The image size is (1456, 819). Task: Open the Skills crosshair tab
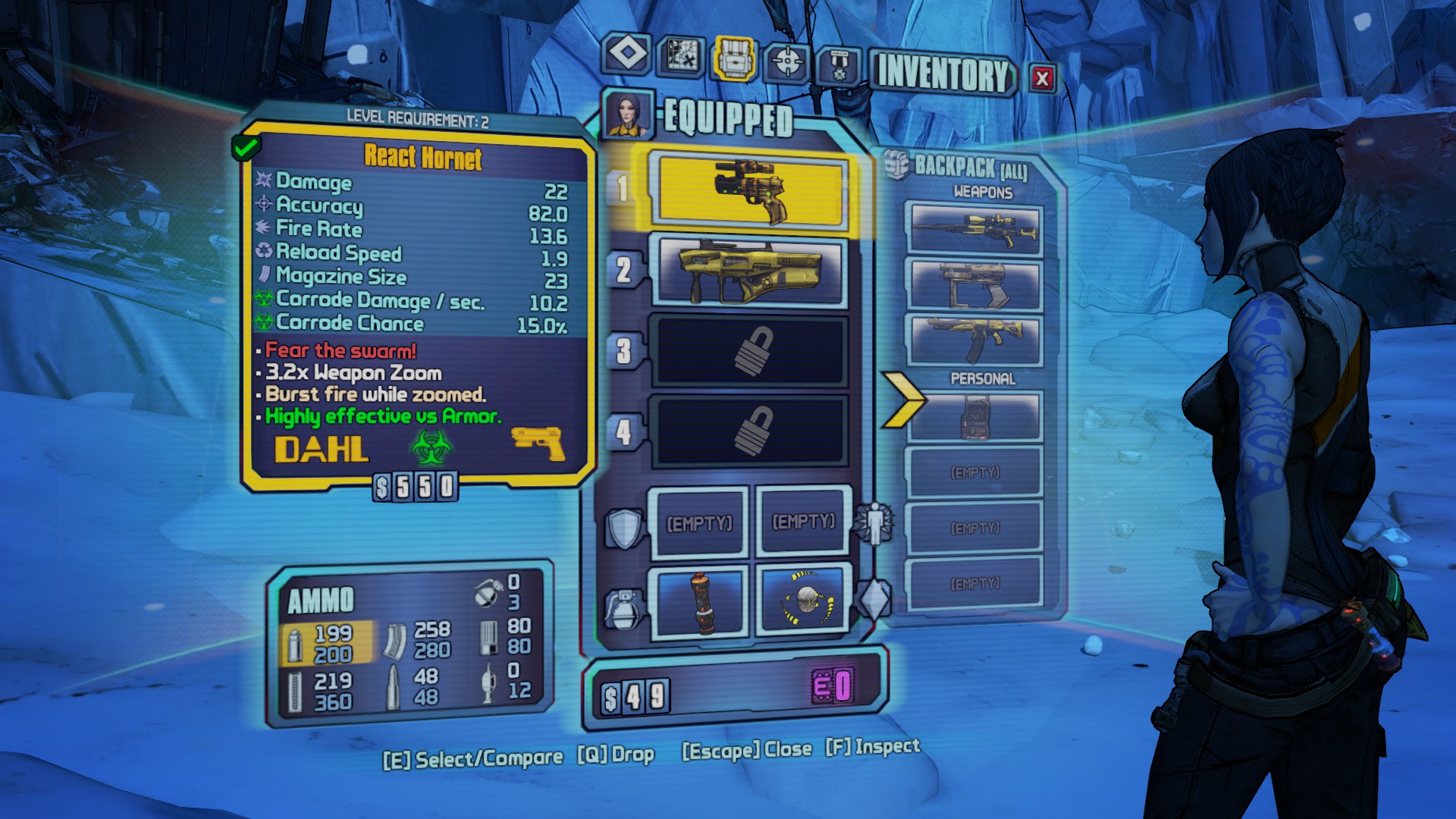(x=787, y=61)
